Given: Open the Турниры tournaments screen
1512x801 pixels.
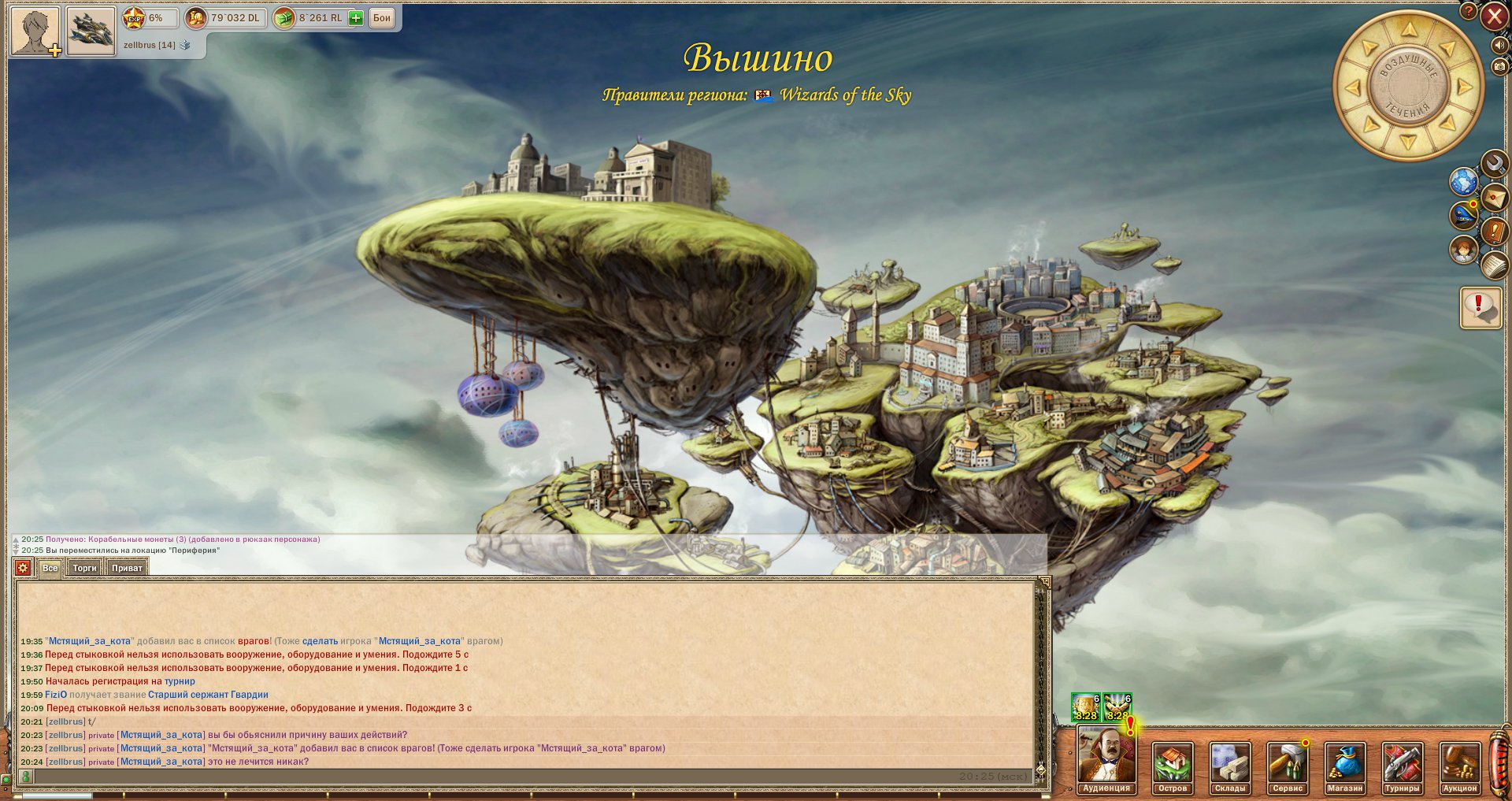Looking at the screenshot, I should (1403, 767).
